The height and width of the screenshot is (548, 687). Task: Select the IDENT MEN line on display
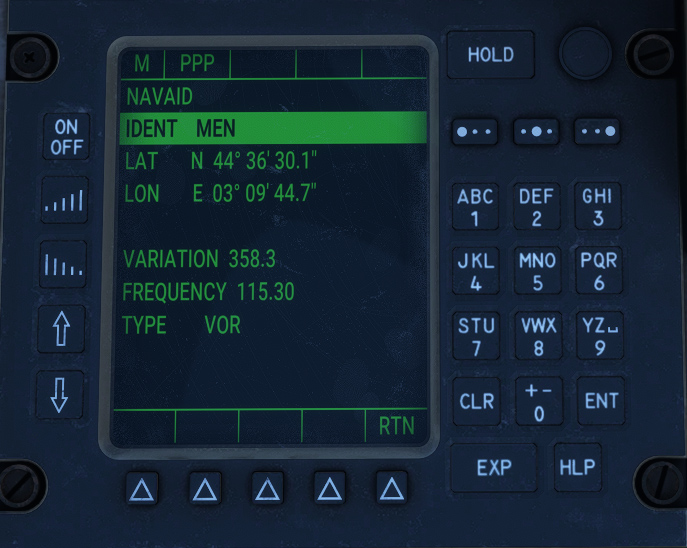(272, 129)
